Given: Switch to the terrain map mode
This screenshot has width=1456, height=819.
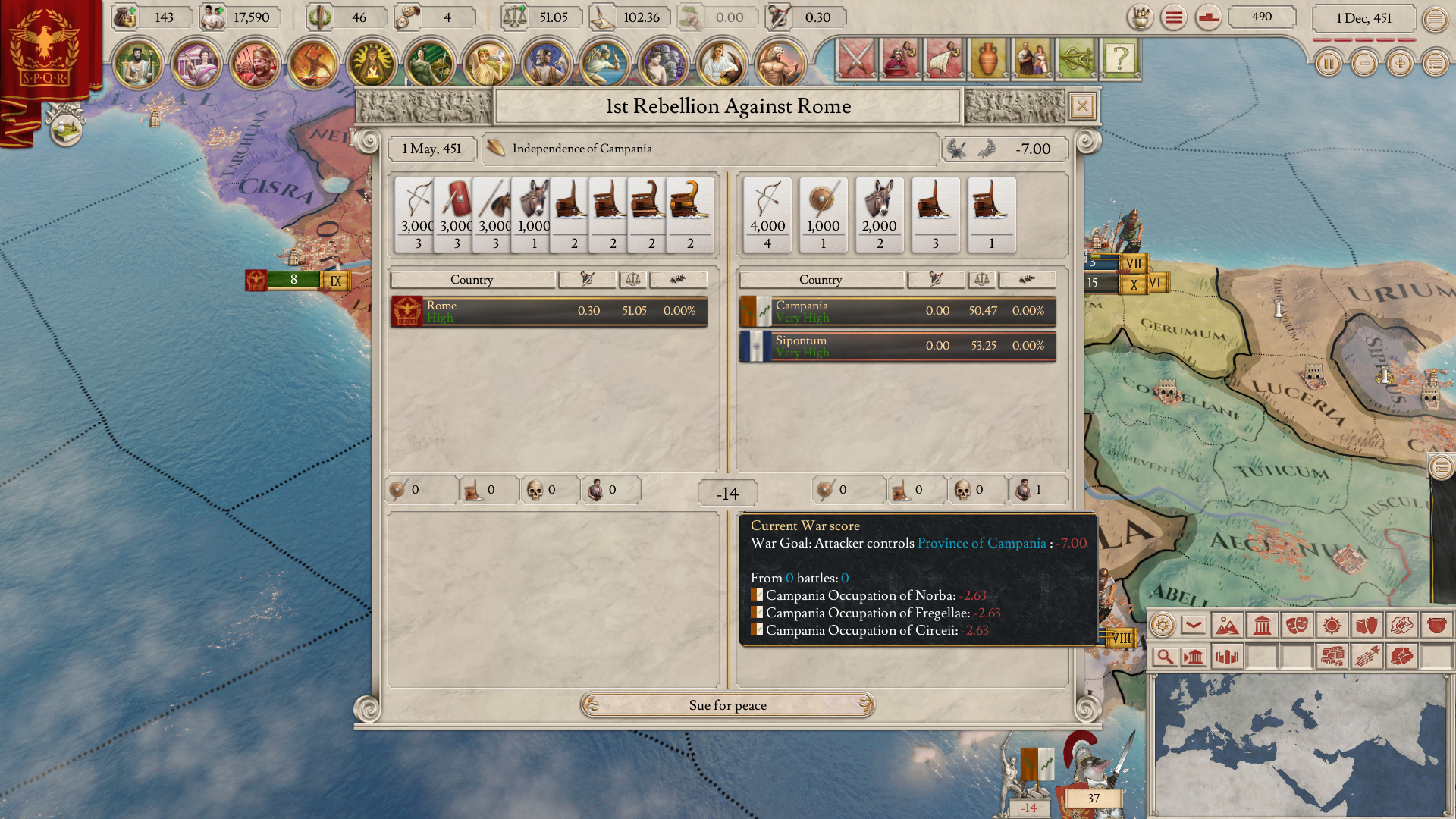Looking at the screenshot, I should 1226,626.
